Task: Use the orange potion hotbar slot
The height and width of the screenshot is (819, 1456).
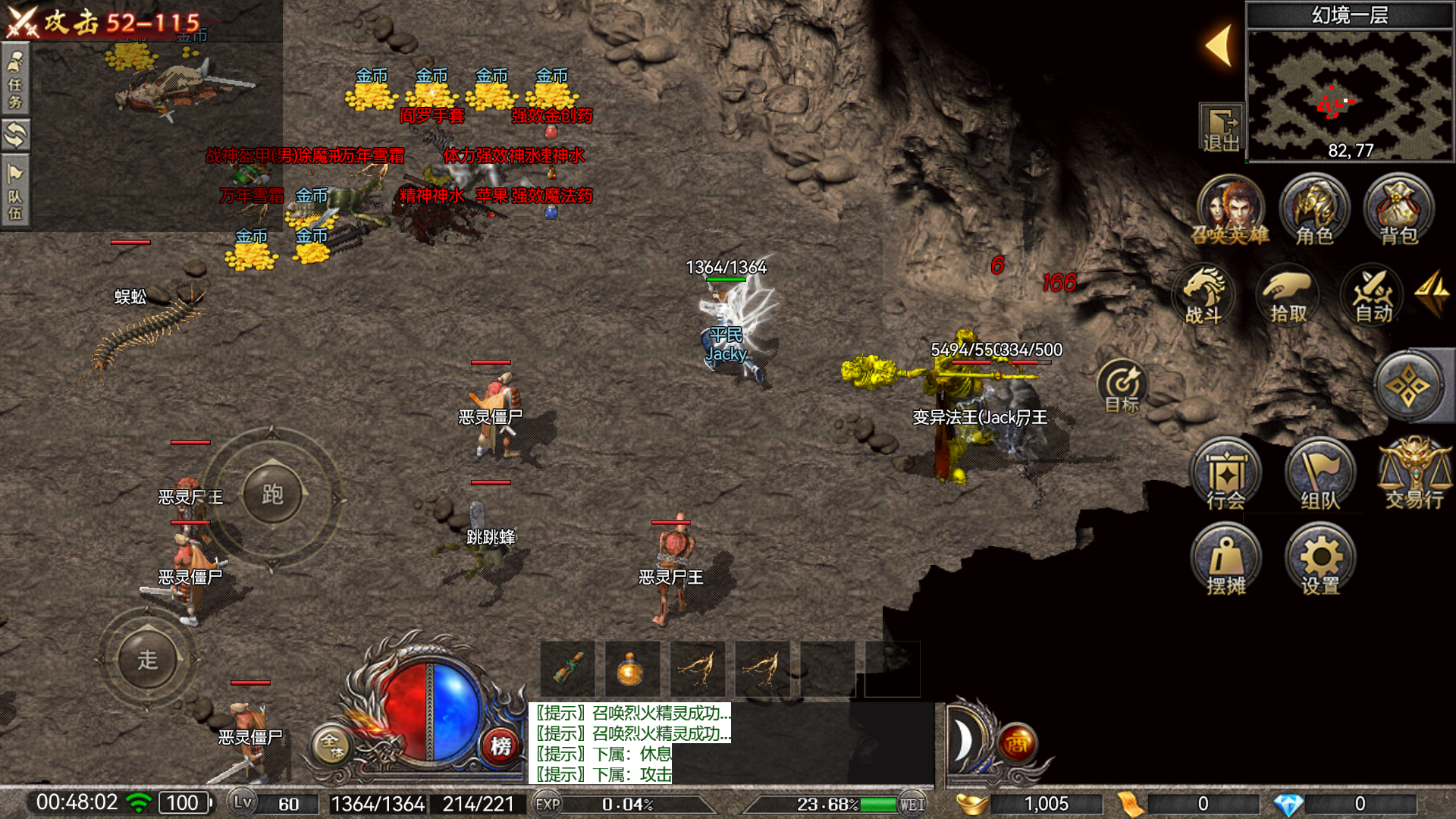Action: pyautogui.click(x=631, y=670)
